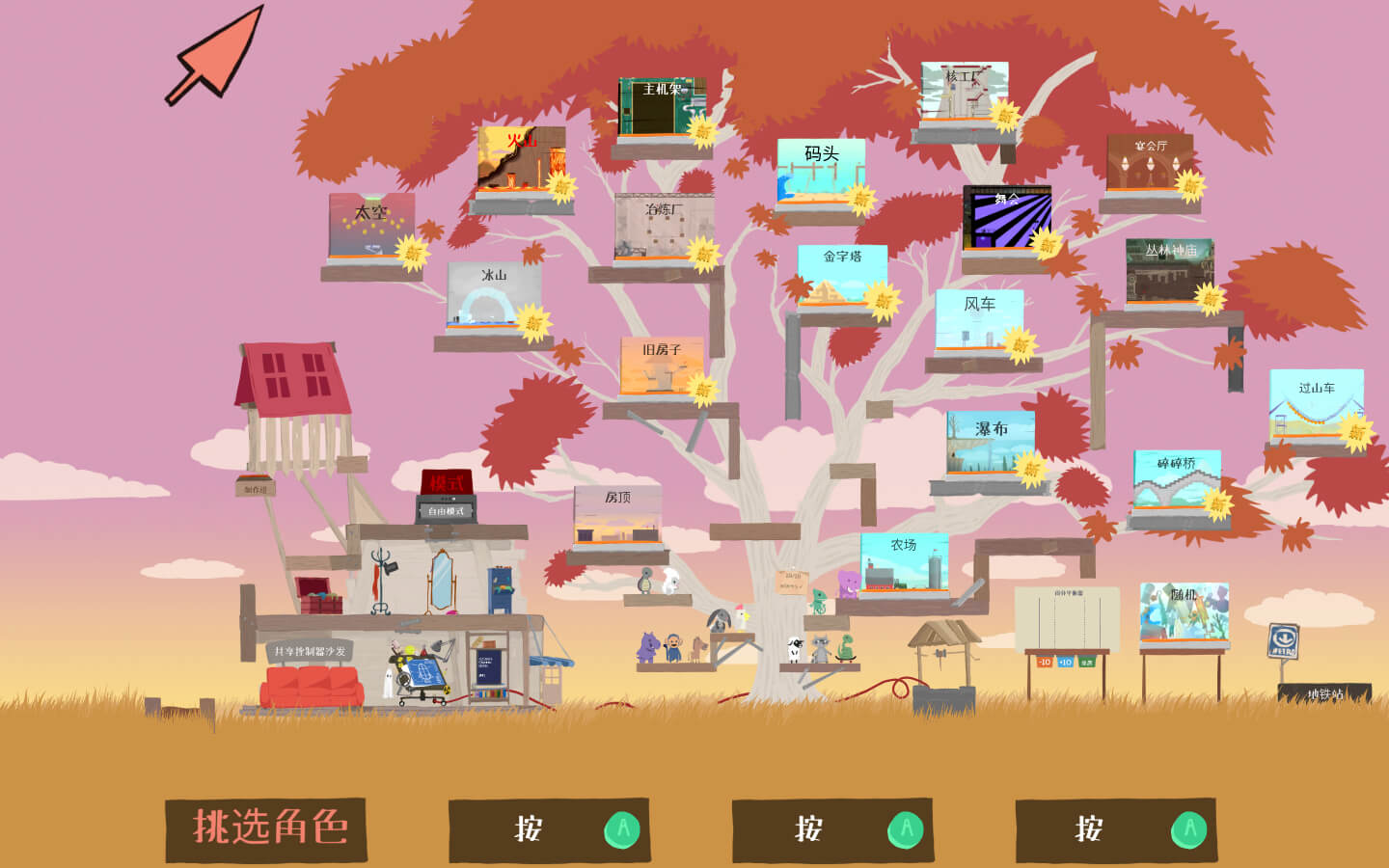Open the 旧房子 level
The width and height of the screenshot is (1389, 868).
click(x=661, y=366)
